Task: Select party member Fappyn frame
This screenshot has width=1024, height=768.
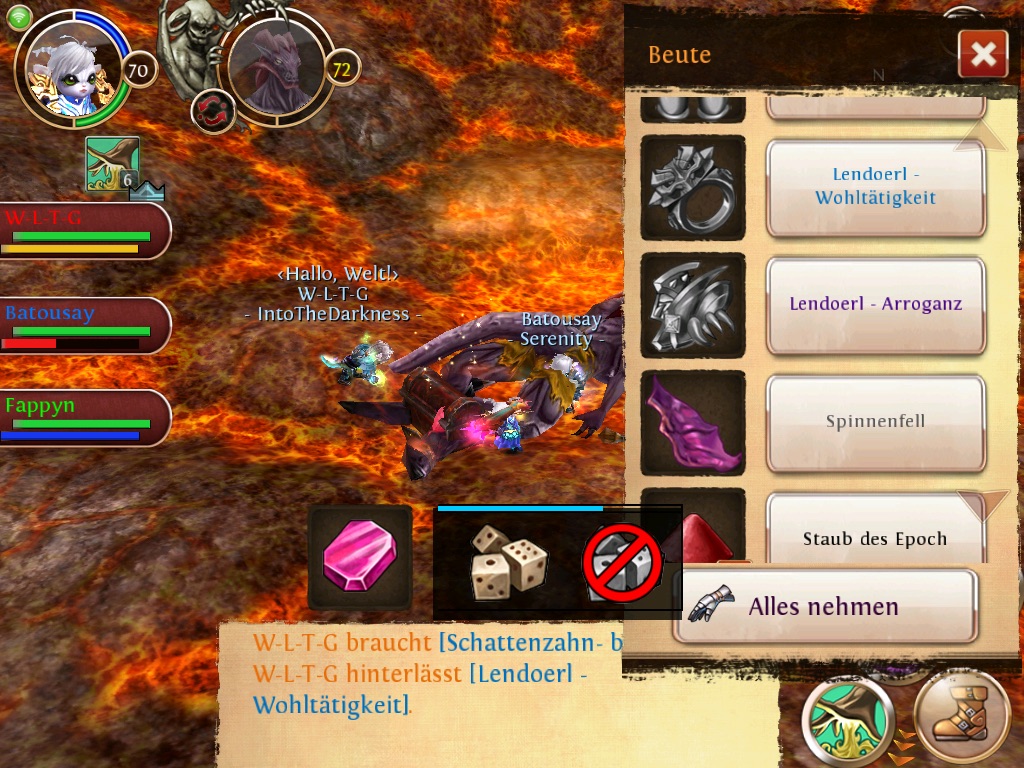Action: (x=84, y=418)
